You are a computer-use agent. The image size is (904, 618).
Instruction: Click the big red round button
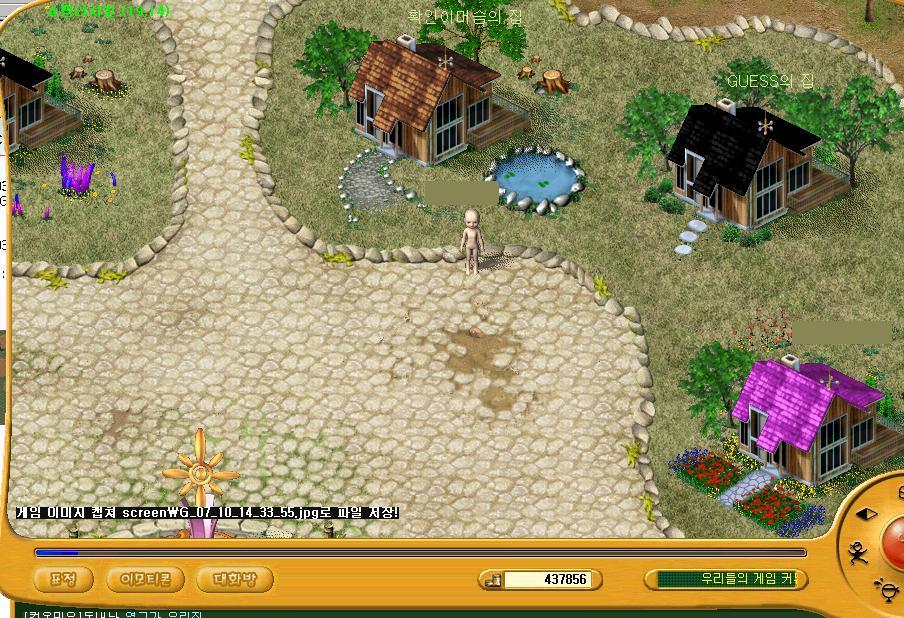(894, 540)
